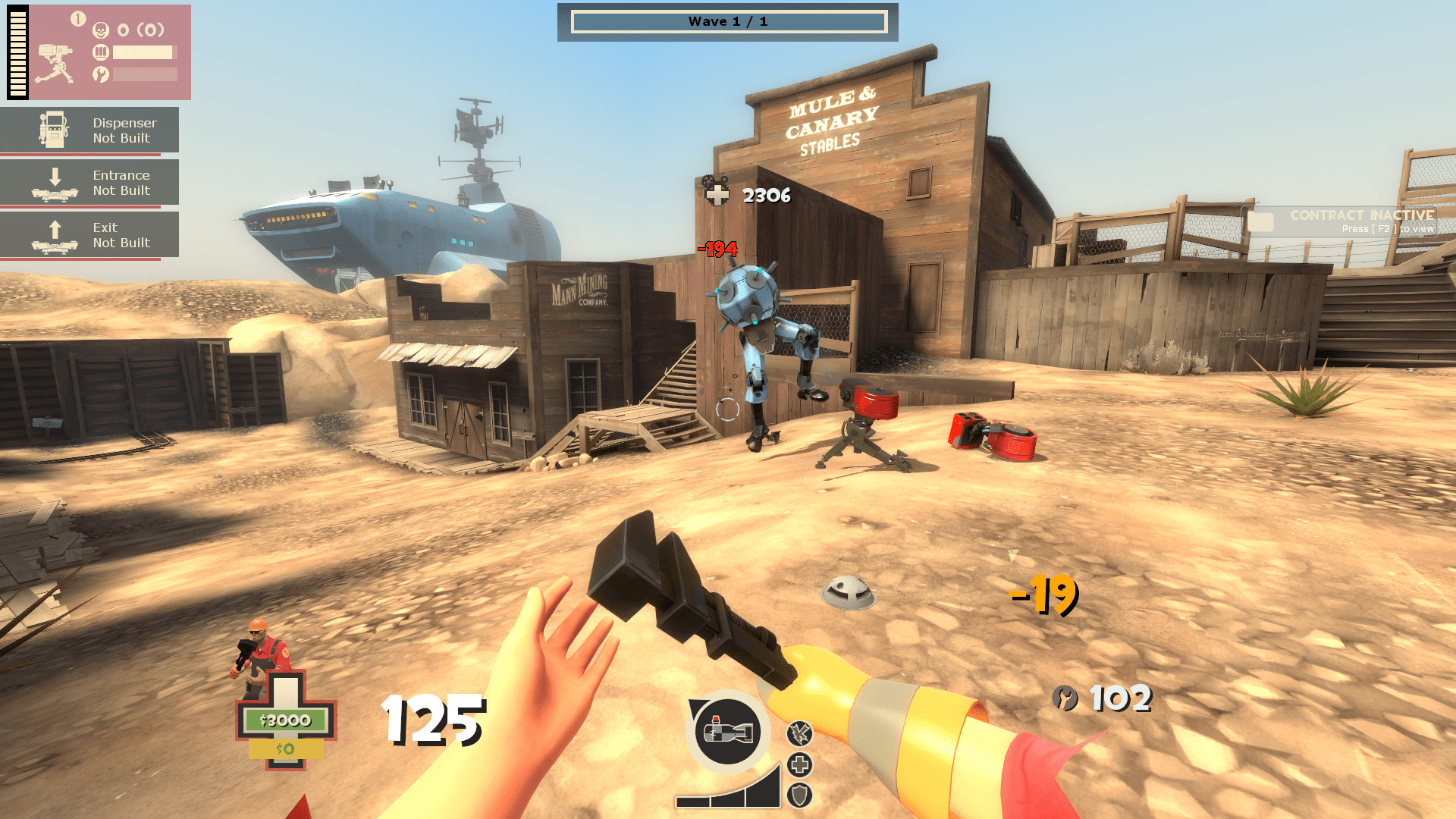Screen dimensions: 1456x819
Task: Click the sentry gun icon in the build panel
Action: pyautogui.click(x=55, y=61)
